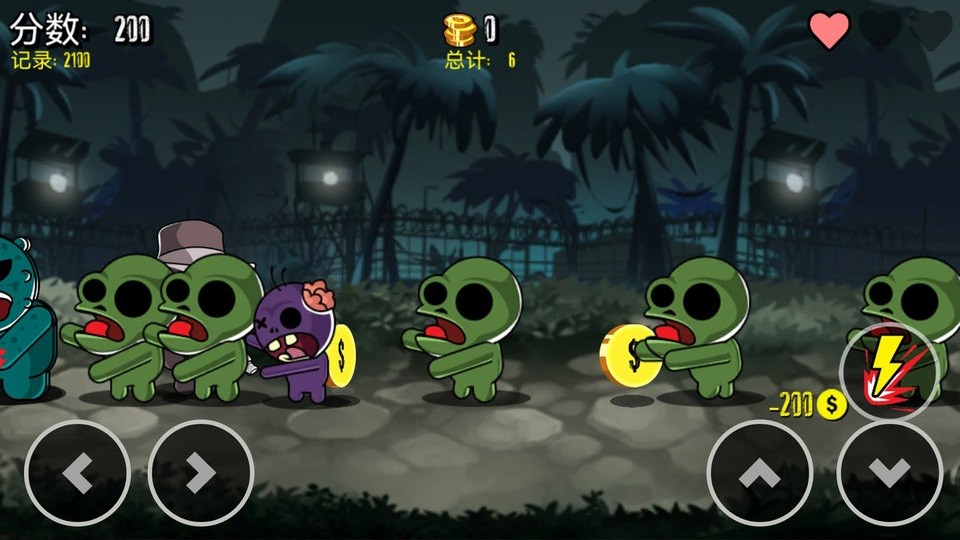Activate the lightning bolt special attack
This screenshot has width=960, height=540.
click(889, 372)
